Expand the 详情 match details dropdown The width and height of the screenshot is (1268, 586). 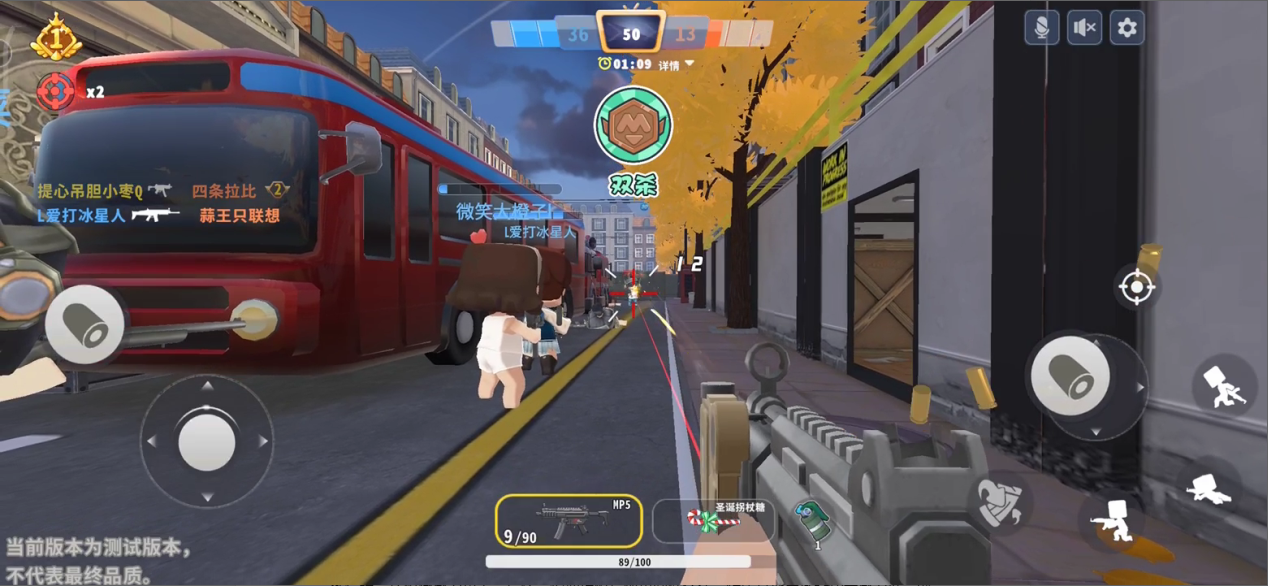(675, 65)
